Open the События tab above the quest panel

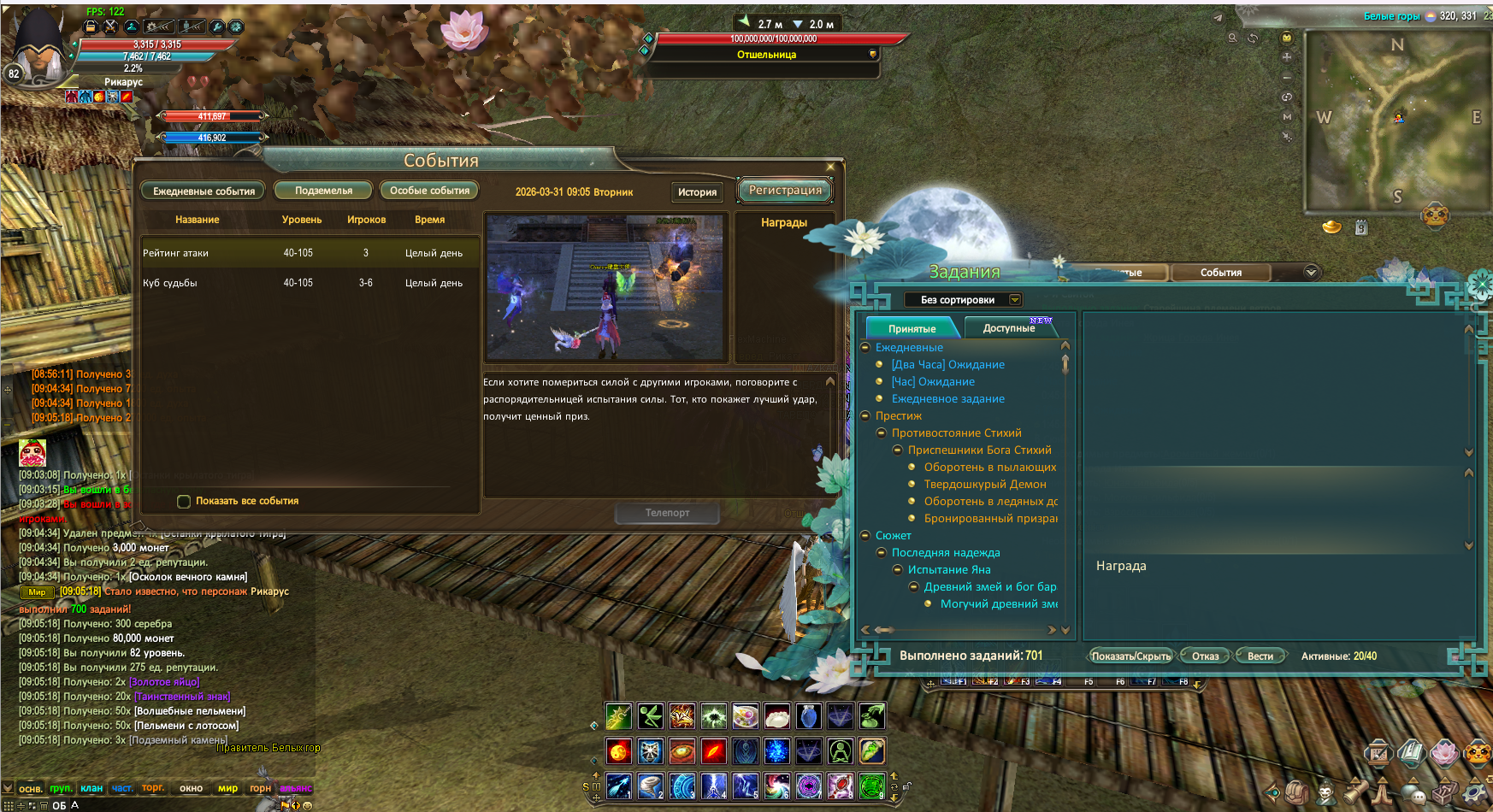tap(1220, 273)
